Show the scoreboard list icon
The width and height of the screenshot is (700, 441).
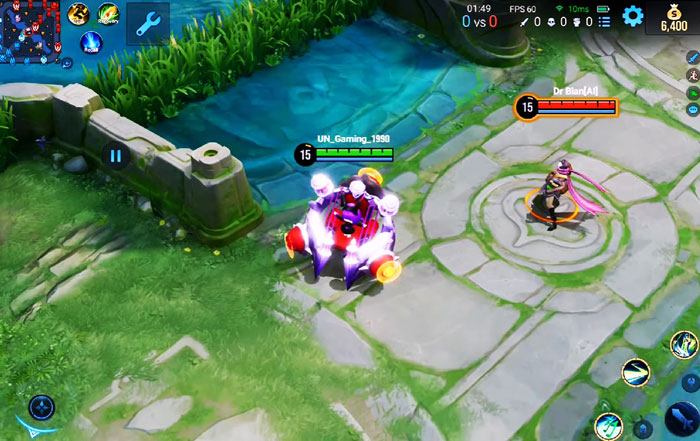coord(606,21)
